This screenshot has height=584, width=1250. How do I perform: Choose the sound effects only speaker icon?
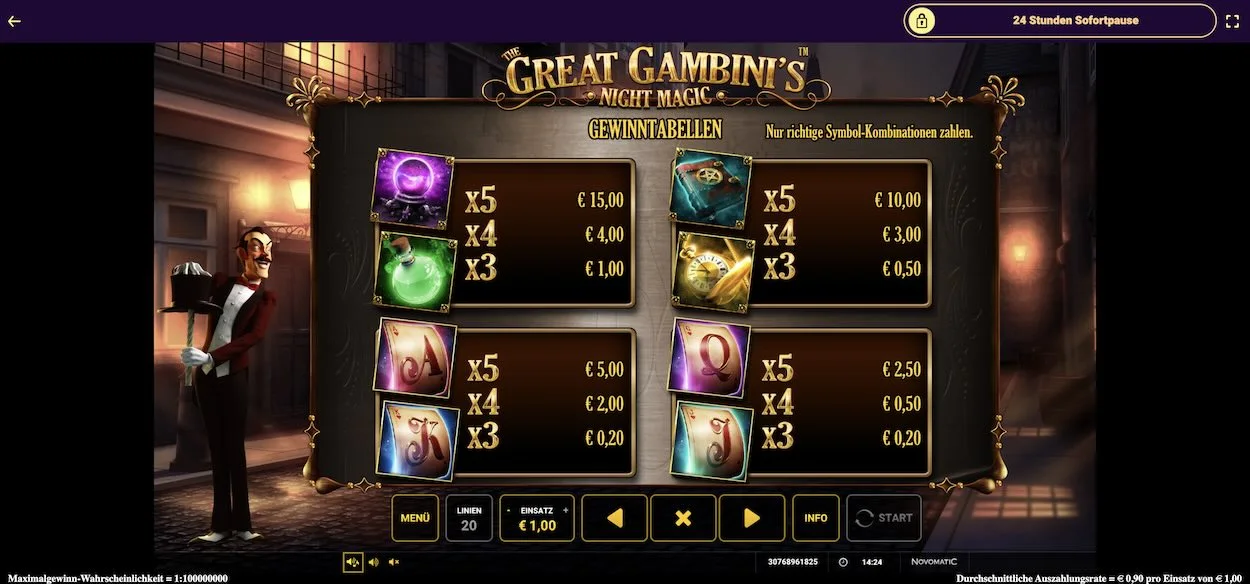pyautogui.click(x=373, y=562)
